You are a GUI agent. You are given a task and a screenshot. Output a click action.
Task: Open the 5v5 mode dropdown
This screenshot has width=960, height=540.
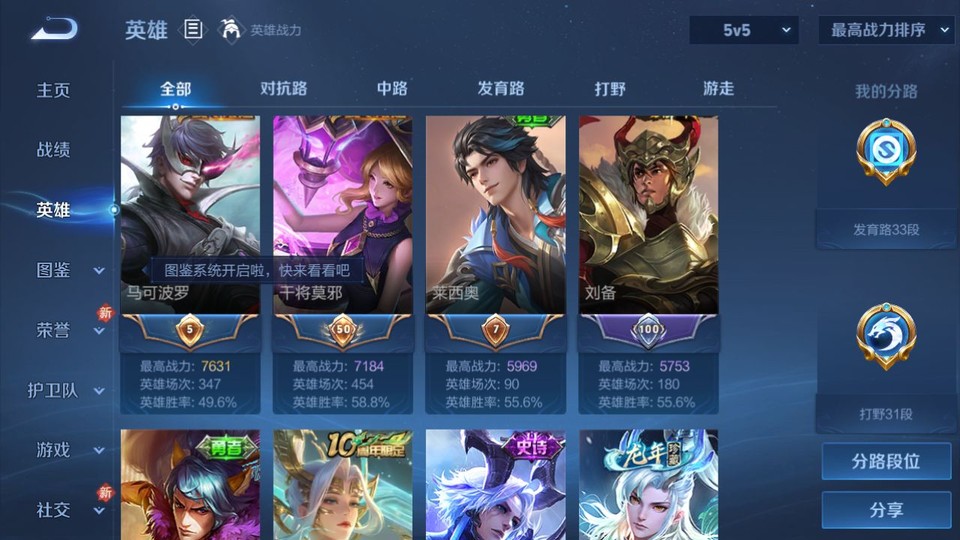744,30
